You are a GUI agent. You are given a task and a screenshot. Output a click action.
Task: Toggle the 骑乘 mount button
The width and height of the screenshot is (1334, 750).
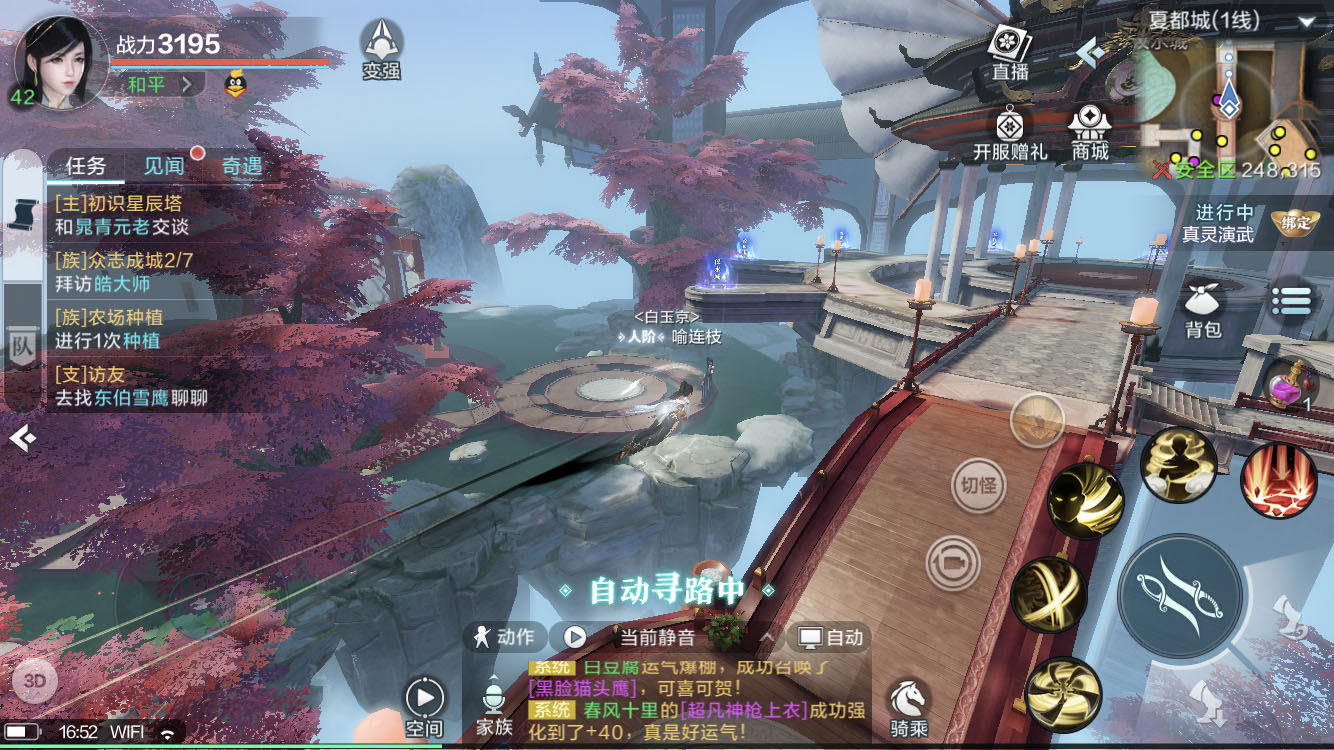coord(909,708)
